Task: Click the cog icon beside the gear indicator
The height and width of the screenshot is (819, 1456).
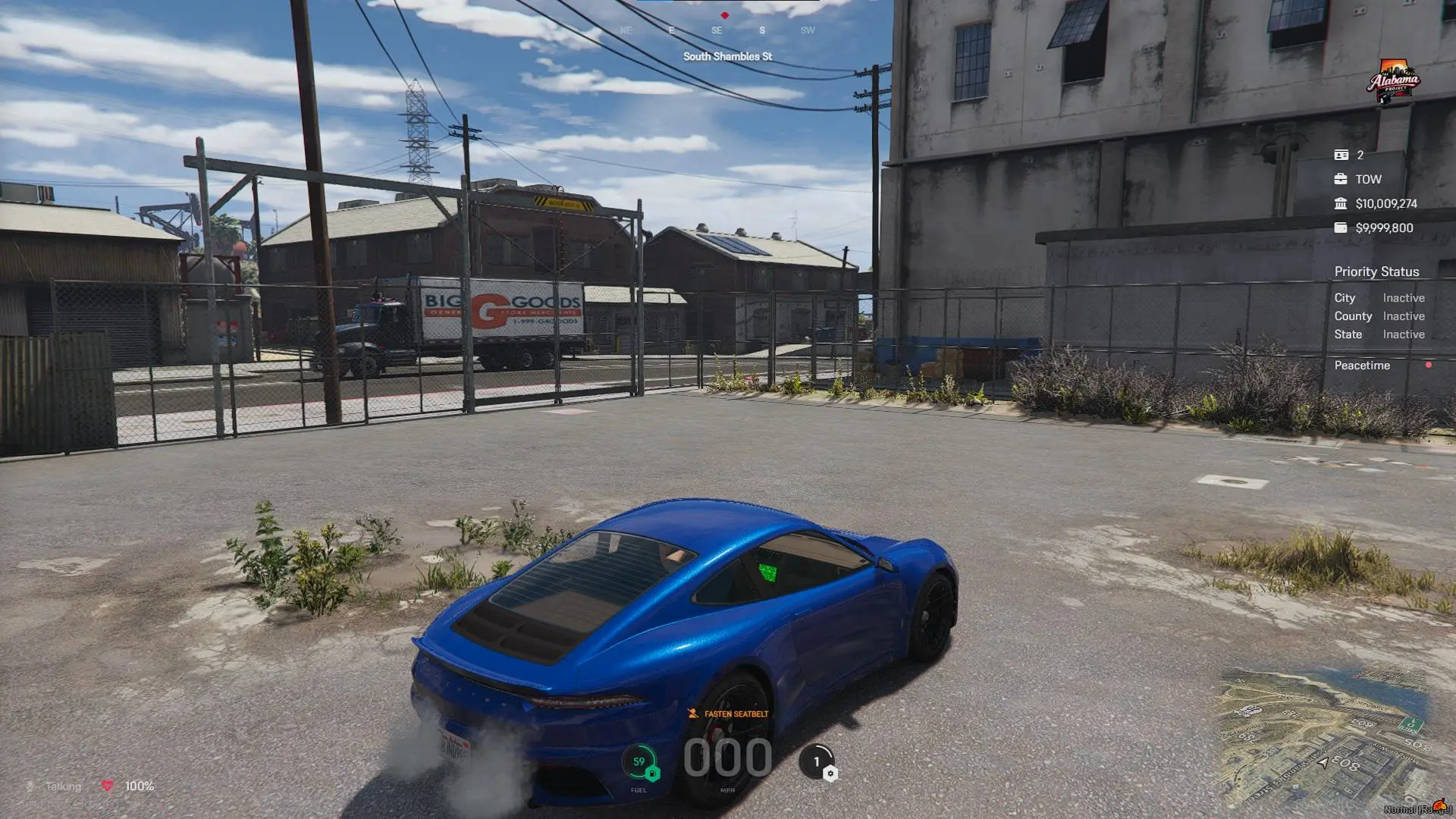Action: [830, 772]
